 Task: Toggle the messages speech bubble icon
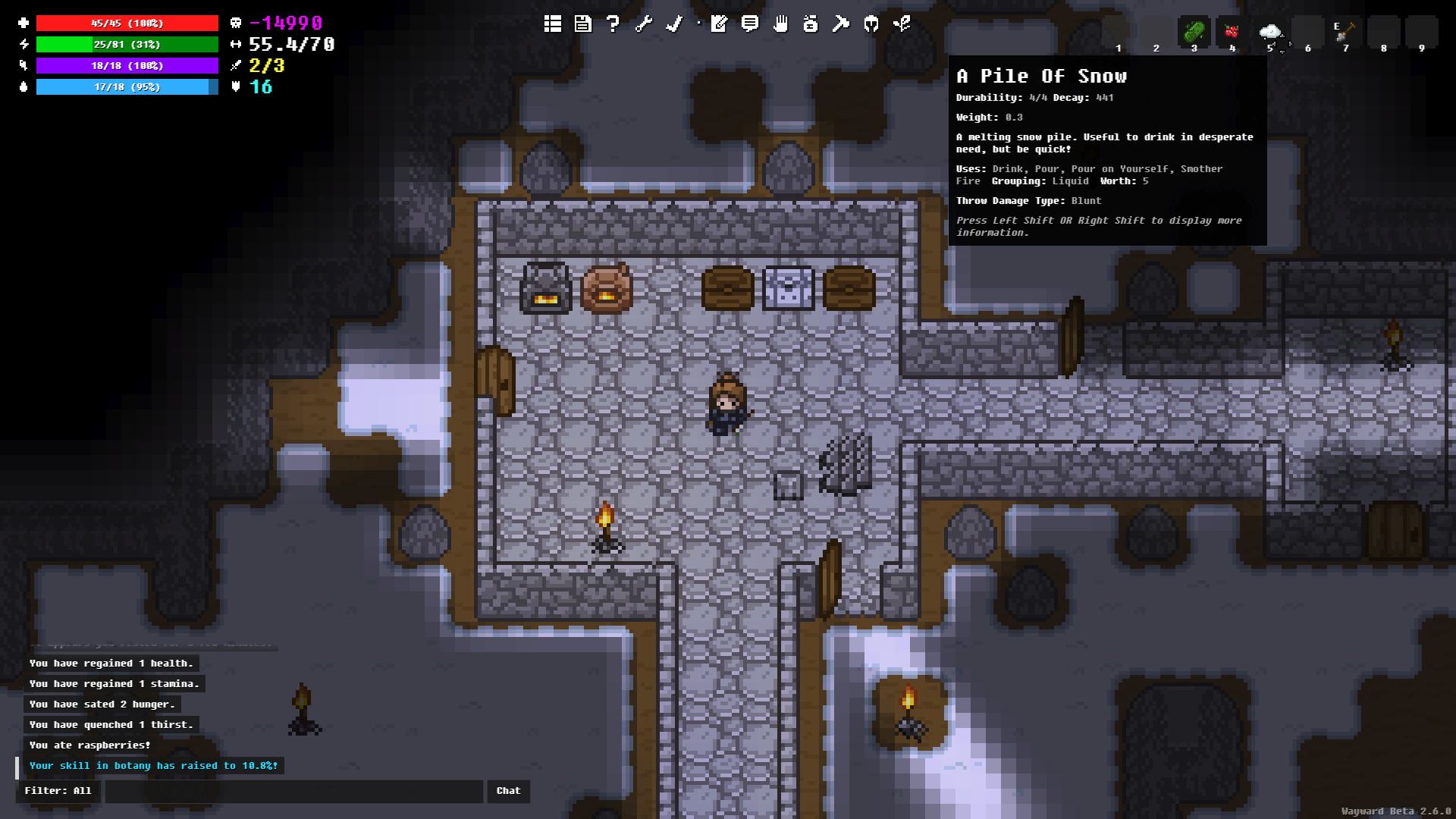point(750,24)
